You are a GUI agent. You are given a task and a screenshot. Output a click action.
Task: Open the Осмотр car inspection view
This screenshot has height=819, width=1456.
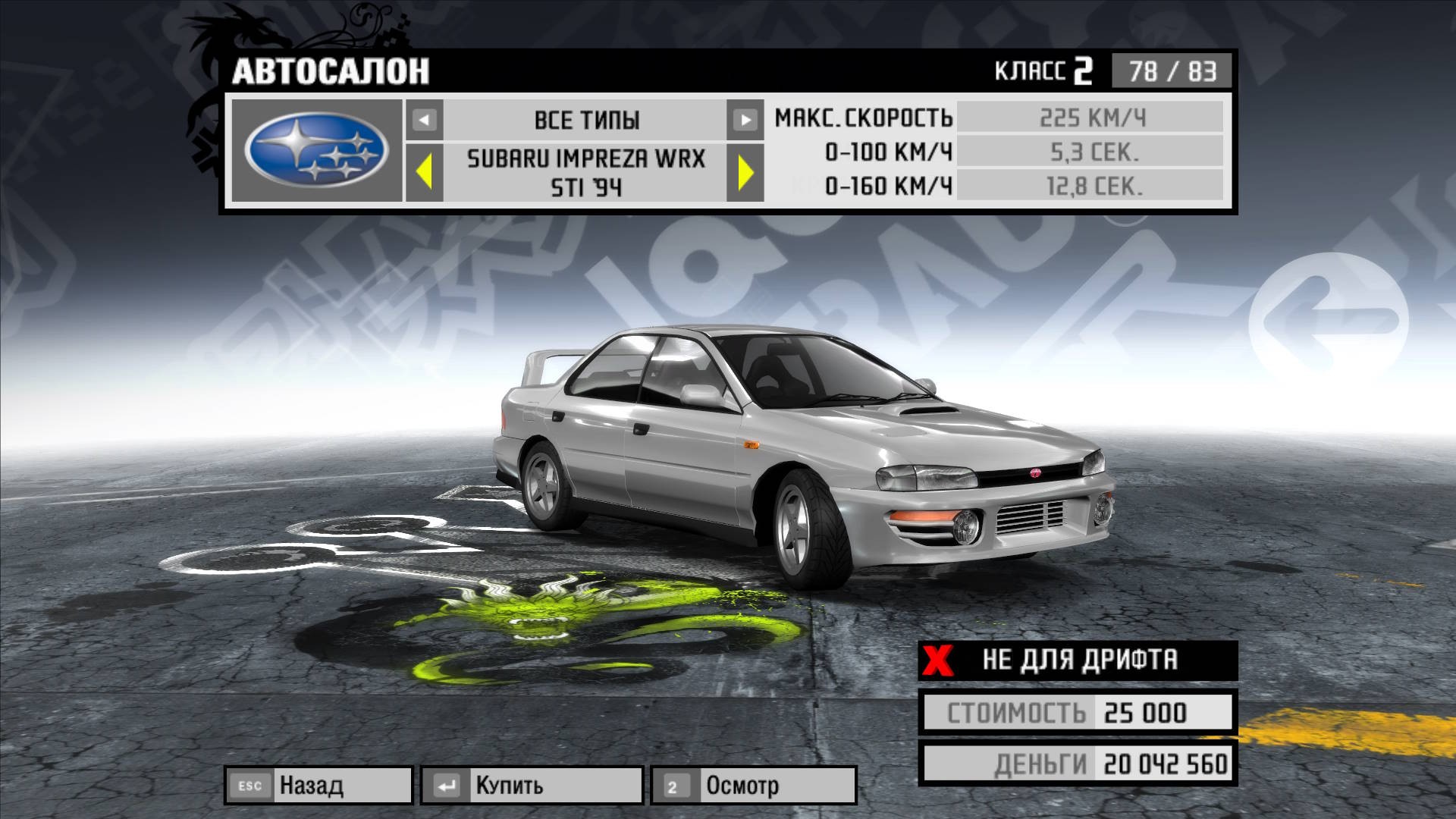tap(754, 785)
